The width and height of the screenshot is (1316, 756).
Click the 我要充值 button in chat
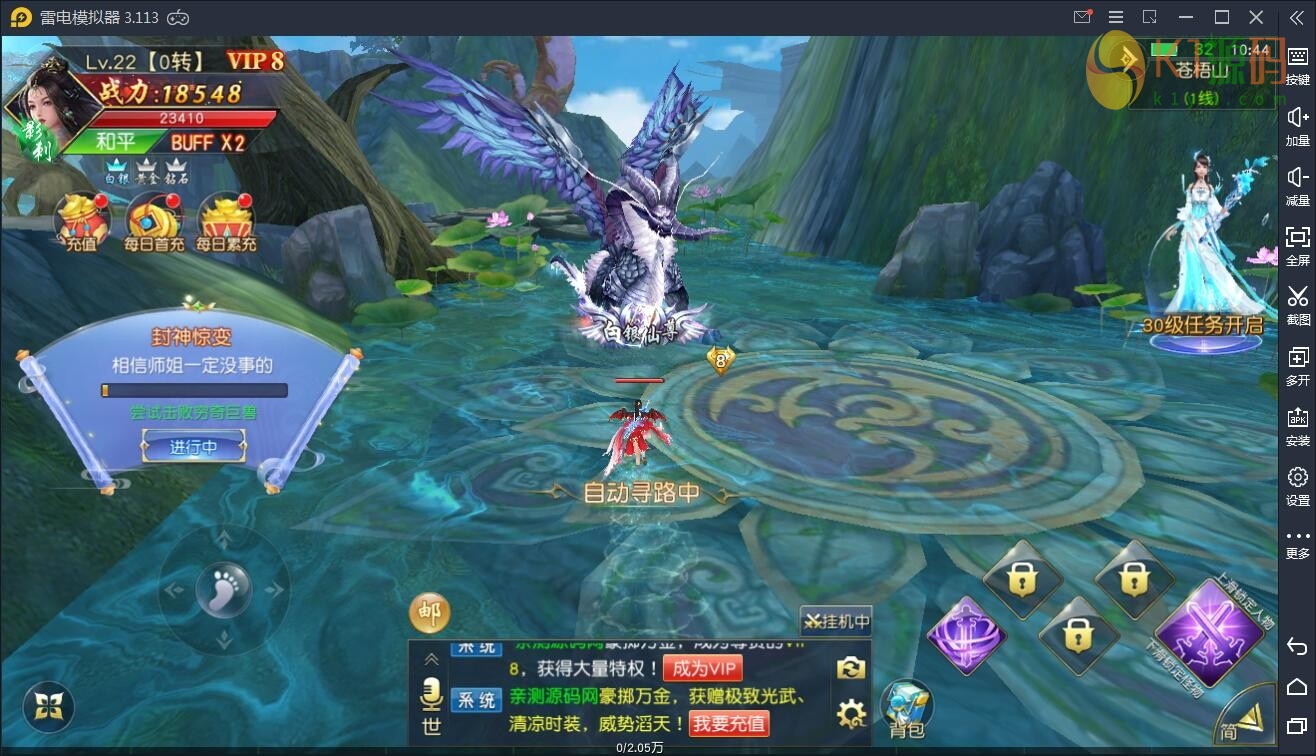729,723
